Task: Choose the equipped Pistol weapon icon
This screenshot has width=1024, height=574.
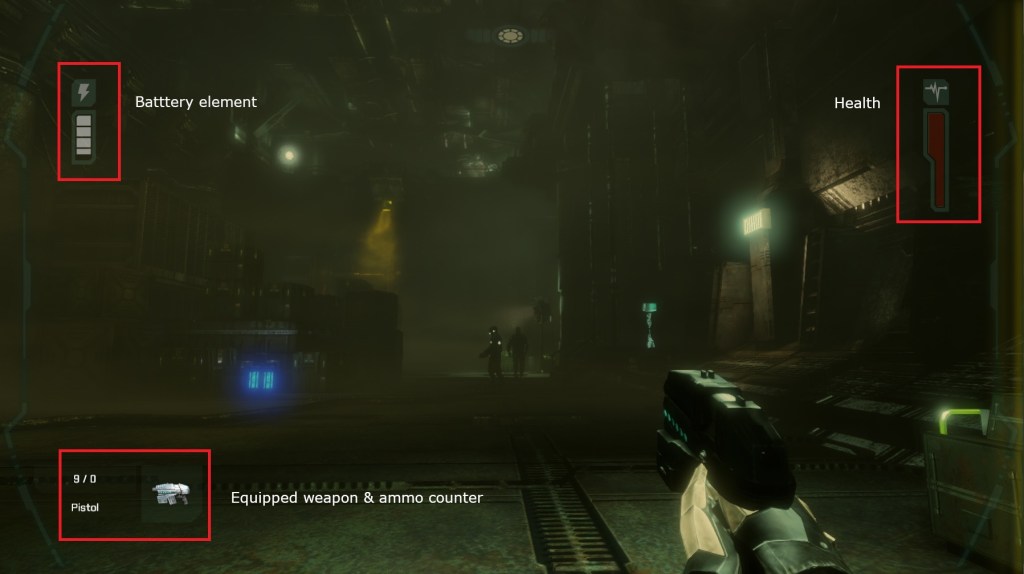Action: (169, 493)
